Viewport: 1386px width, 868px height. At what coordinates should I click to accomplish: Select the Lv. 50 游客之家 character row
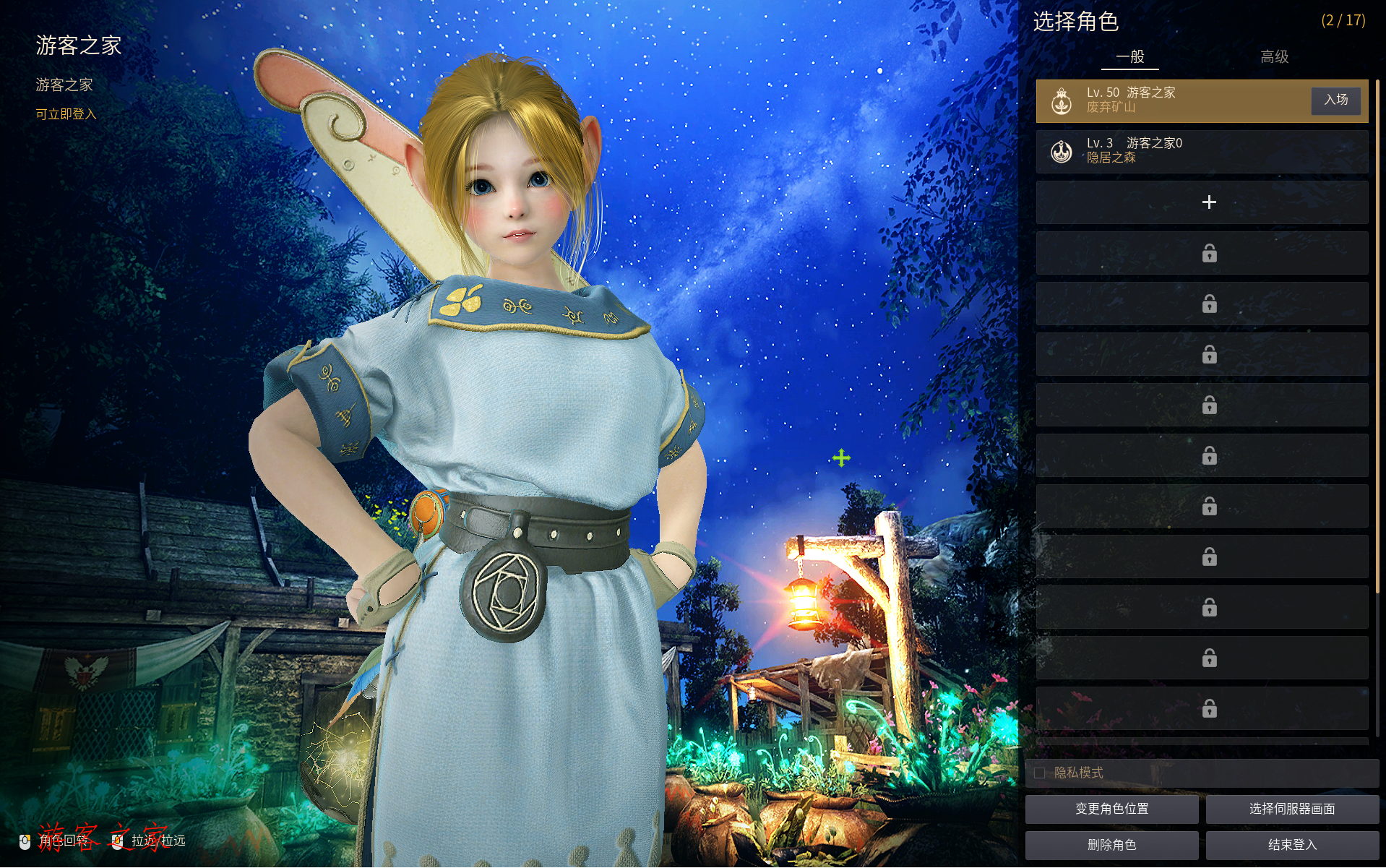pos(1171,100)
